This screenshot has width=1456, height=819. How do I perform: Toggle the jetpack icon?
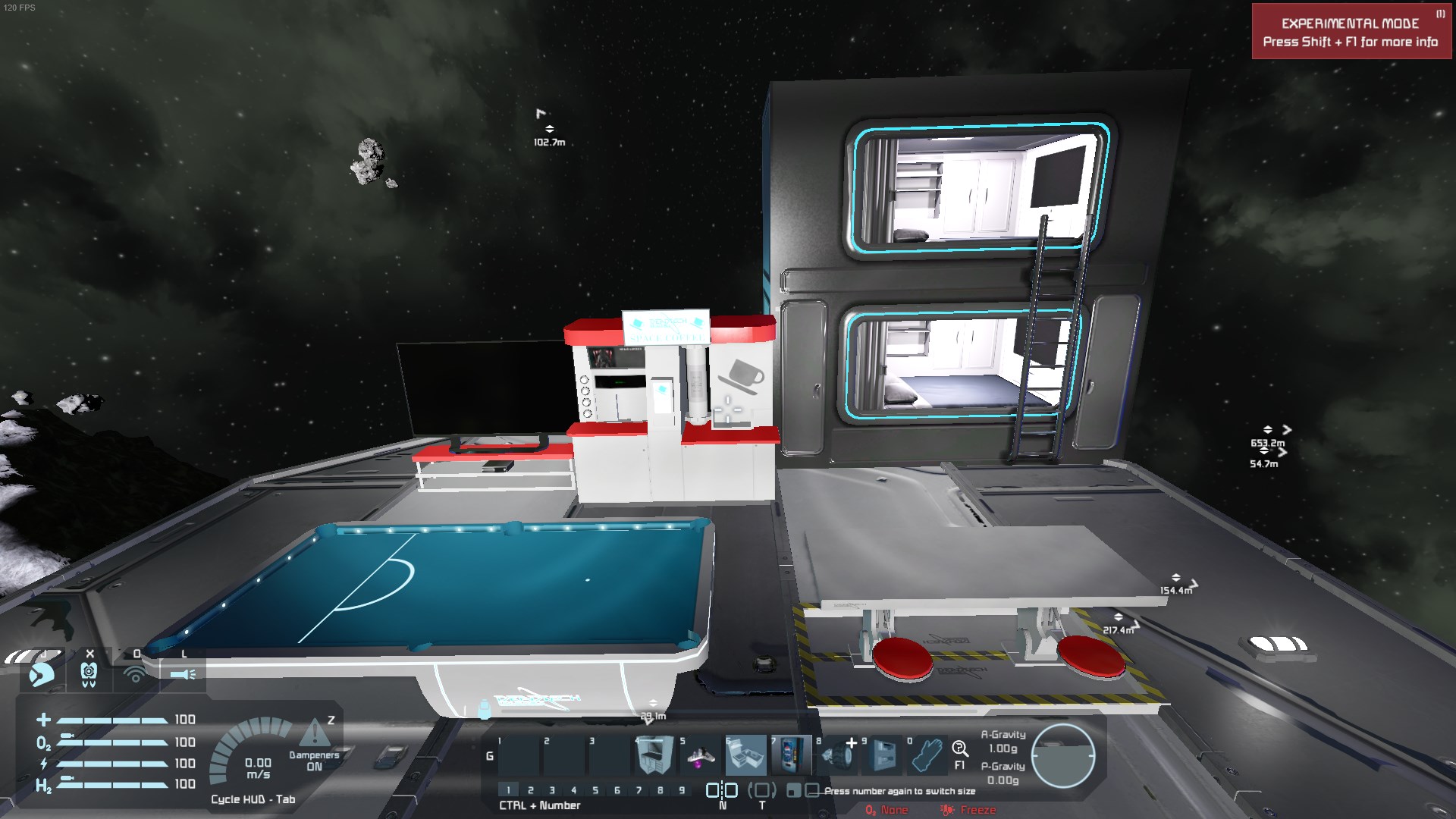[x=42, y=673]
